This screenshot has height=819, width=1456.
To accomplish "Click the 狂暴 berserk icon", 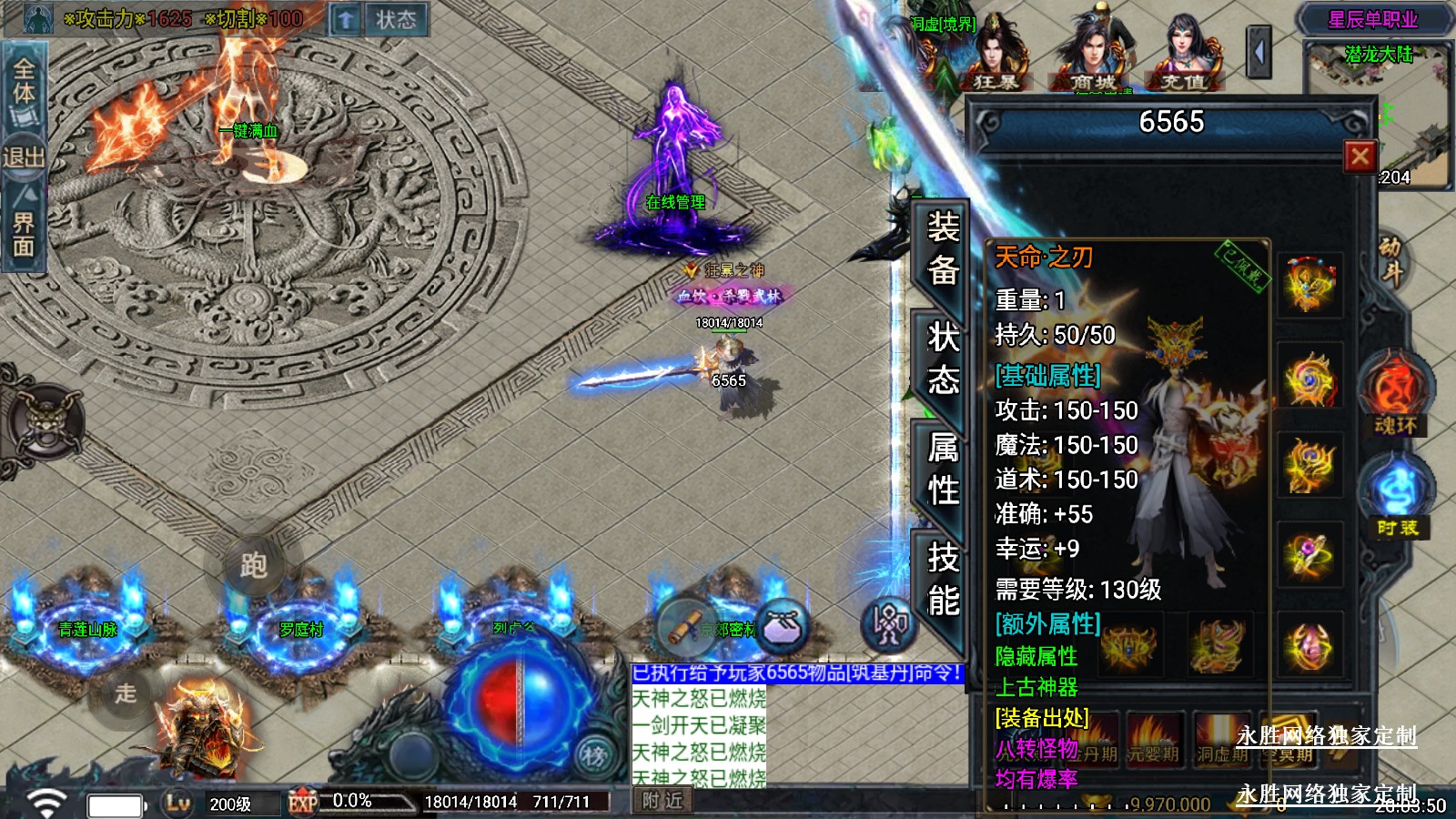I will 996,56.
